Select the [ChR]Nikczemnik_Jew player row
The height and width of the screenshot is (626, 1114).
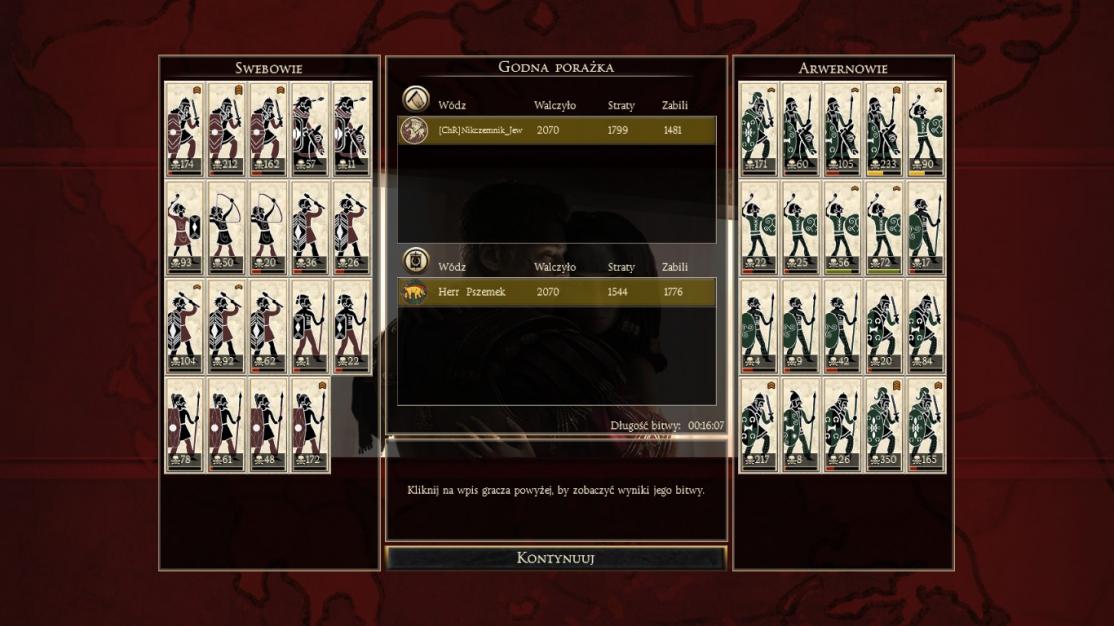557,130
